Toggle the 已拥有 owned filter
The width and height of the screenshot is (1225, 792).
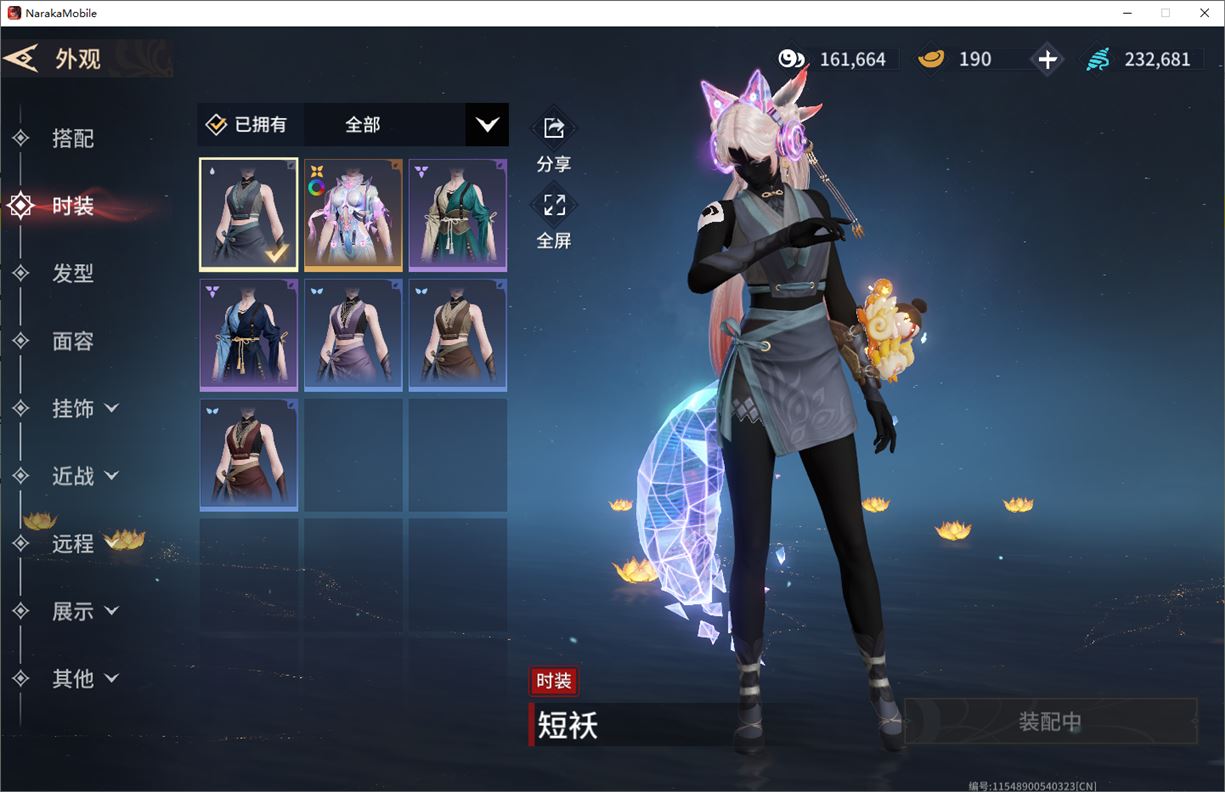tap(248, 125)
